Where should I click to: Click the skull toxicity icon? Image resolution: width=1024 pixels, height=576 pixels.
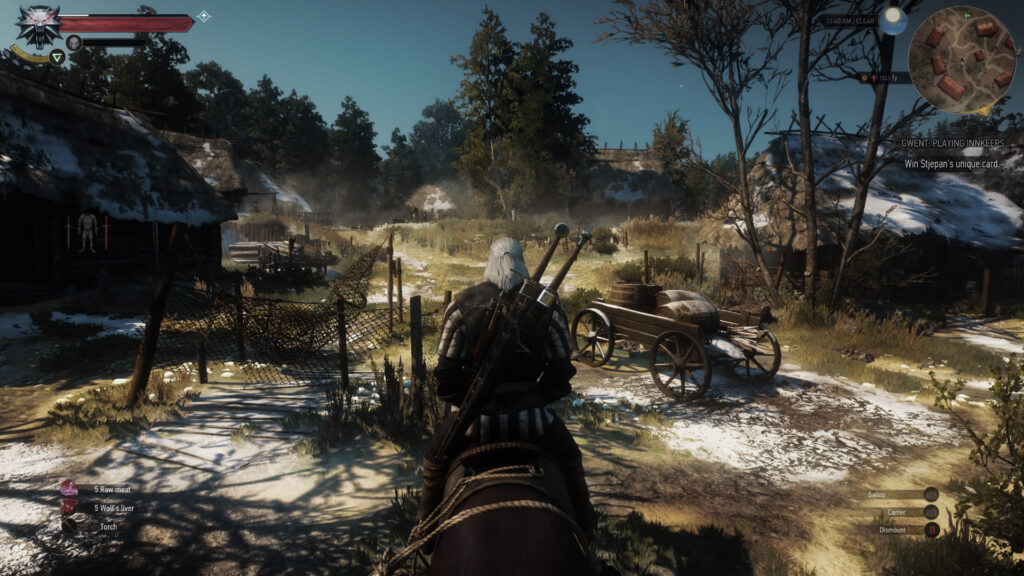tap(73, 42)
